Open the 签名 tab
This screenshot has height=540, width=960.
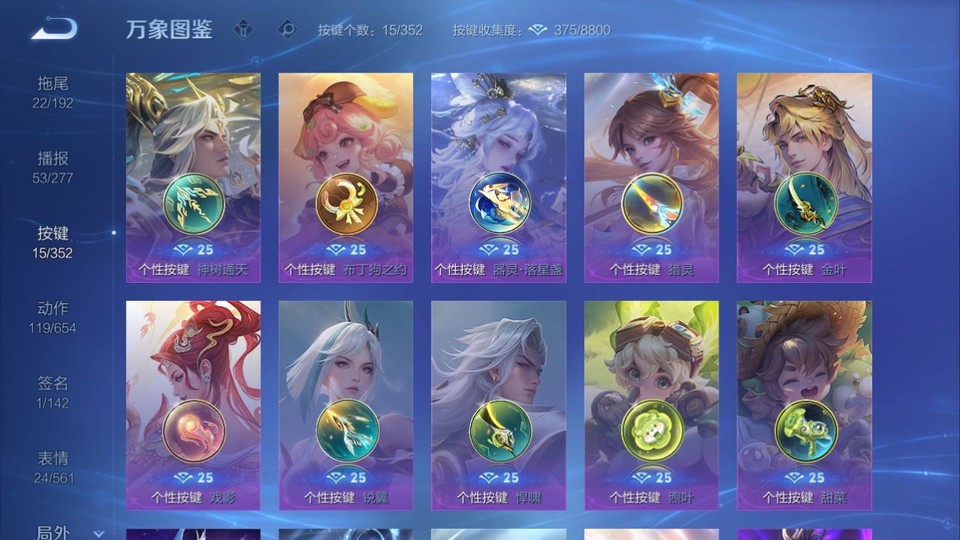click(x=54, y=391)
